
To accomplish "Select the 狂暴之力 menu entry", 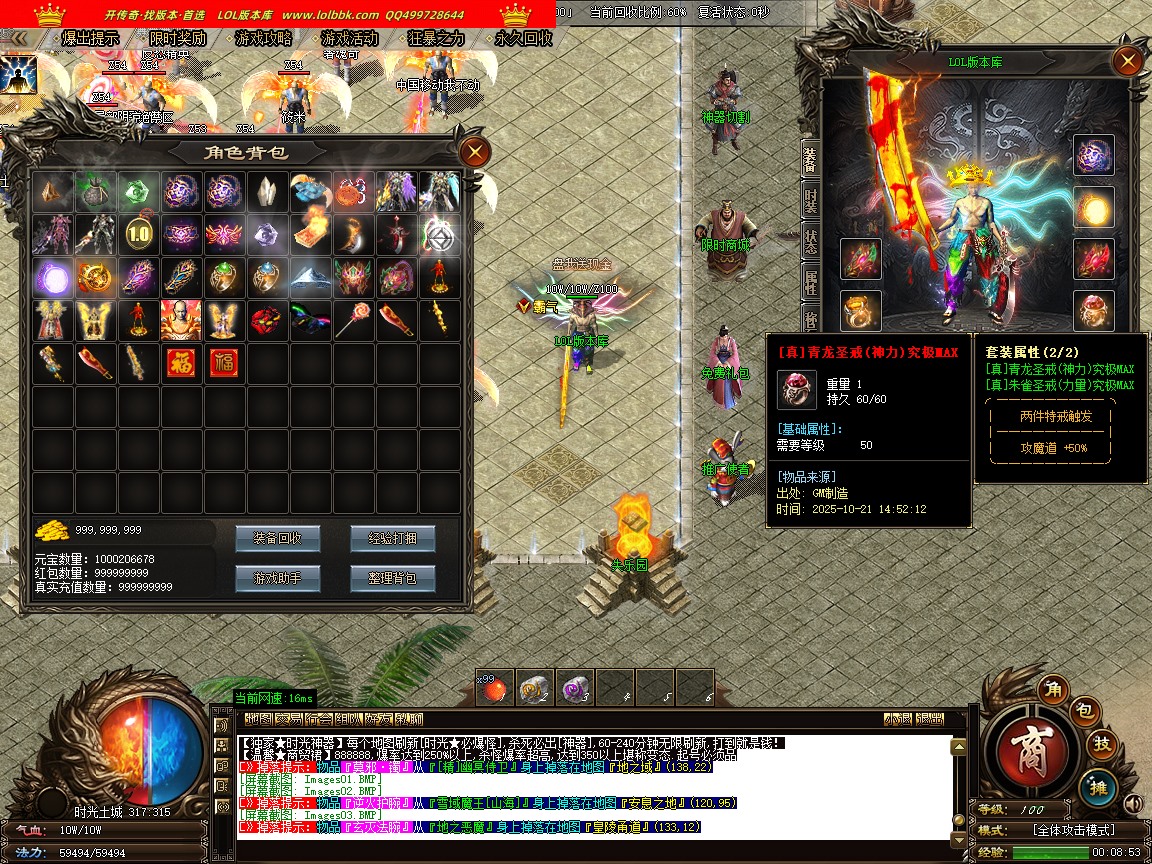I will click(x=437, y=39).
